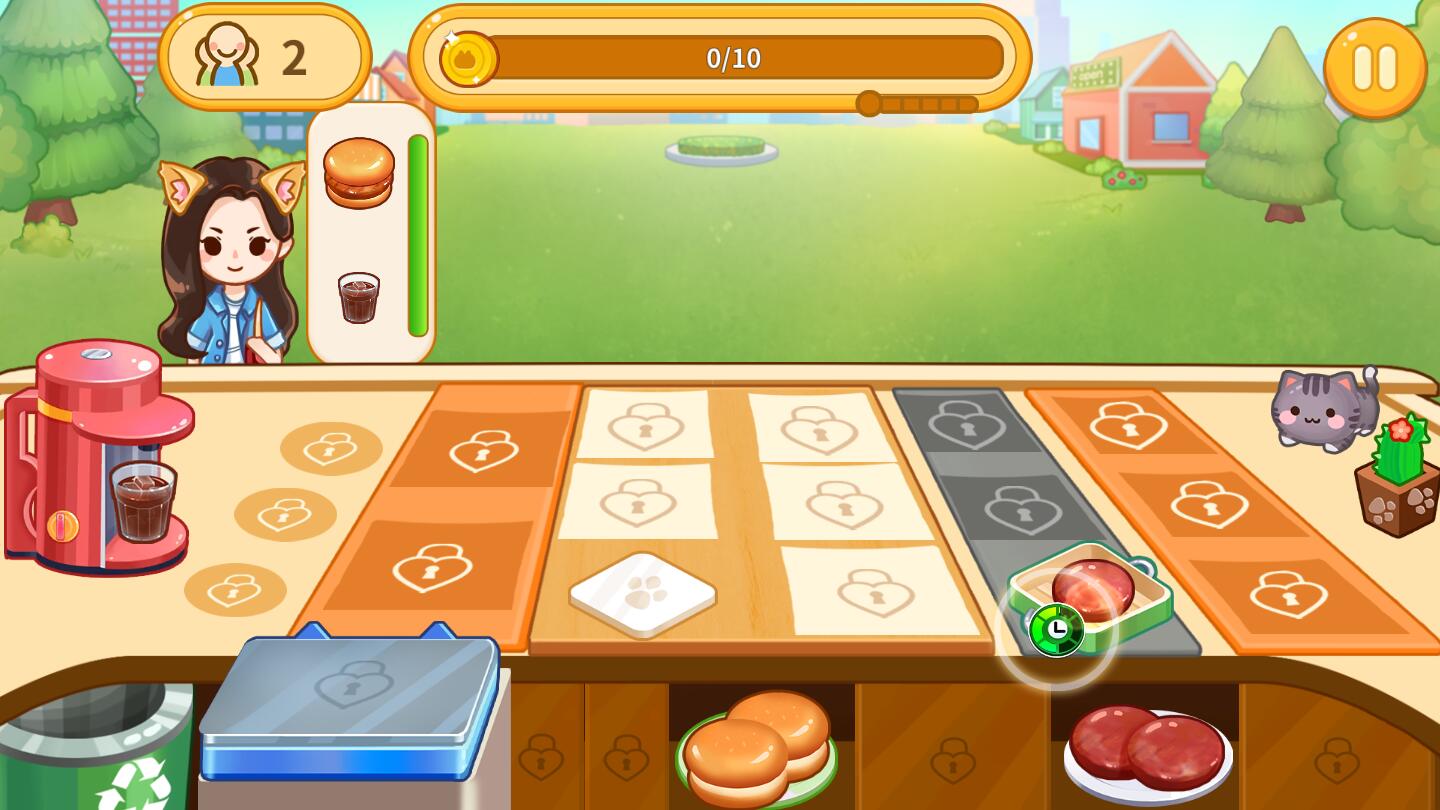This screenshot has height=810, width=1440.
Task: Tap the cat sitting on the counter
Action: (x=1322, y=410)
